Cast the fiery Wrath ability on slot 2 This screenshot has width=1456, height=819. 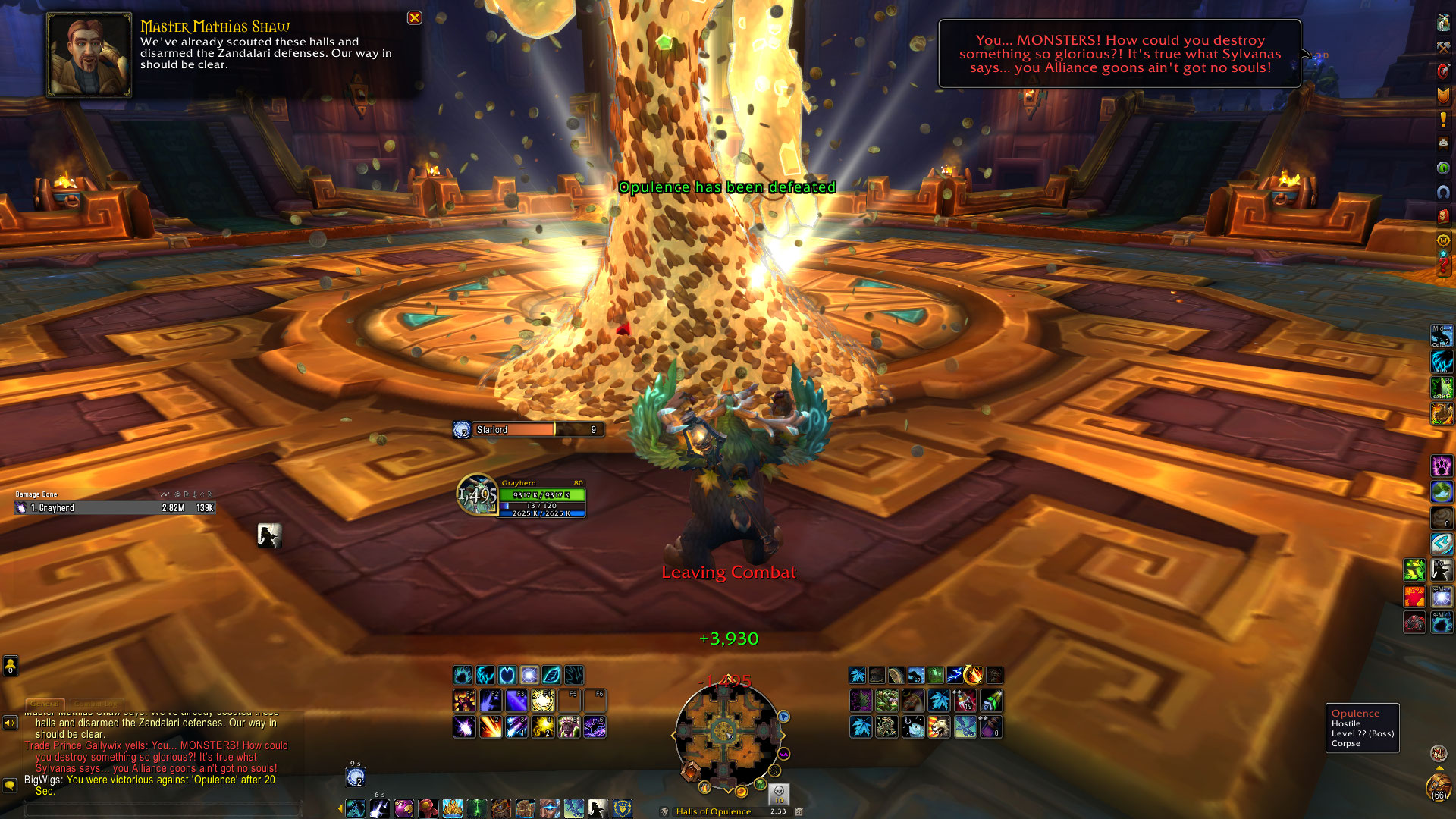(x=490, y=727)
